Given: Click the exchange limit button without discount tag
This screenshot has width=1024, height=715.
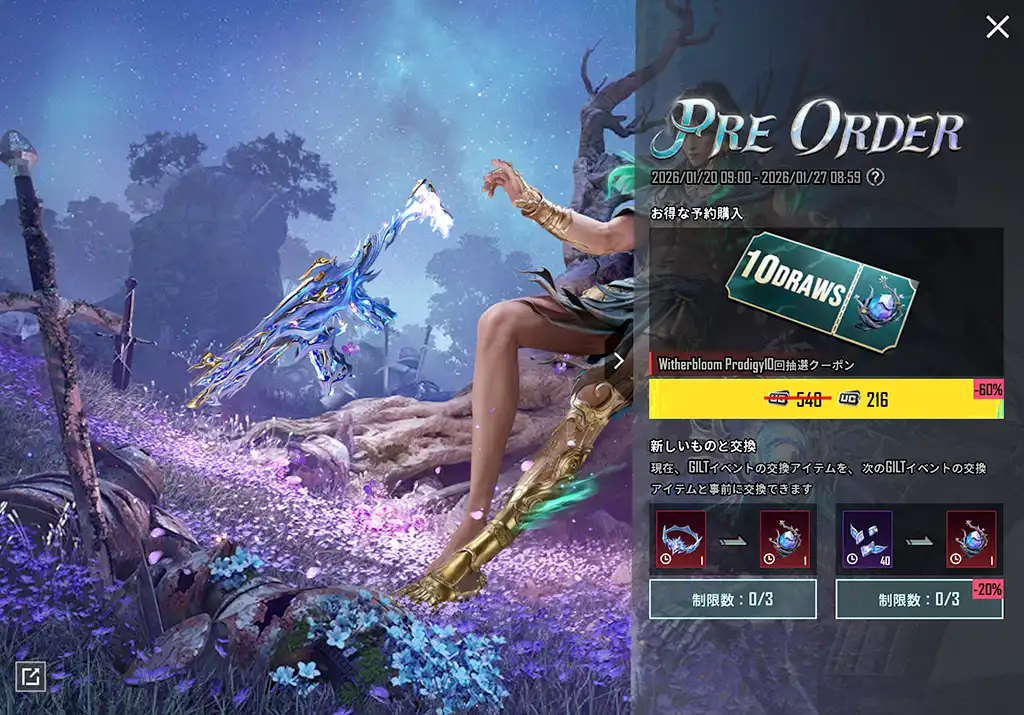Looking at the screenshot, I should [732, 599].
